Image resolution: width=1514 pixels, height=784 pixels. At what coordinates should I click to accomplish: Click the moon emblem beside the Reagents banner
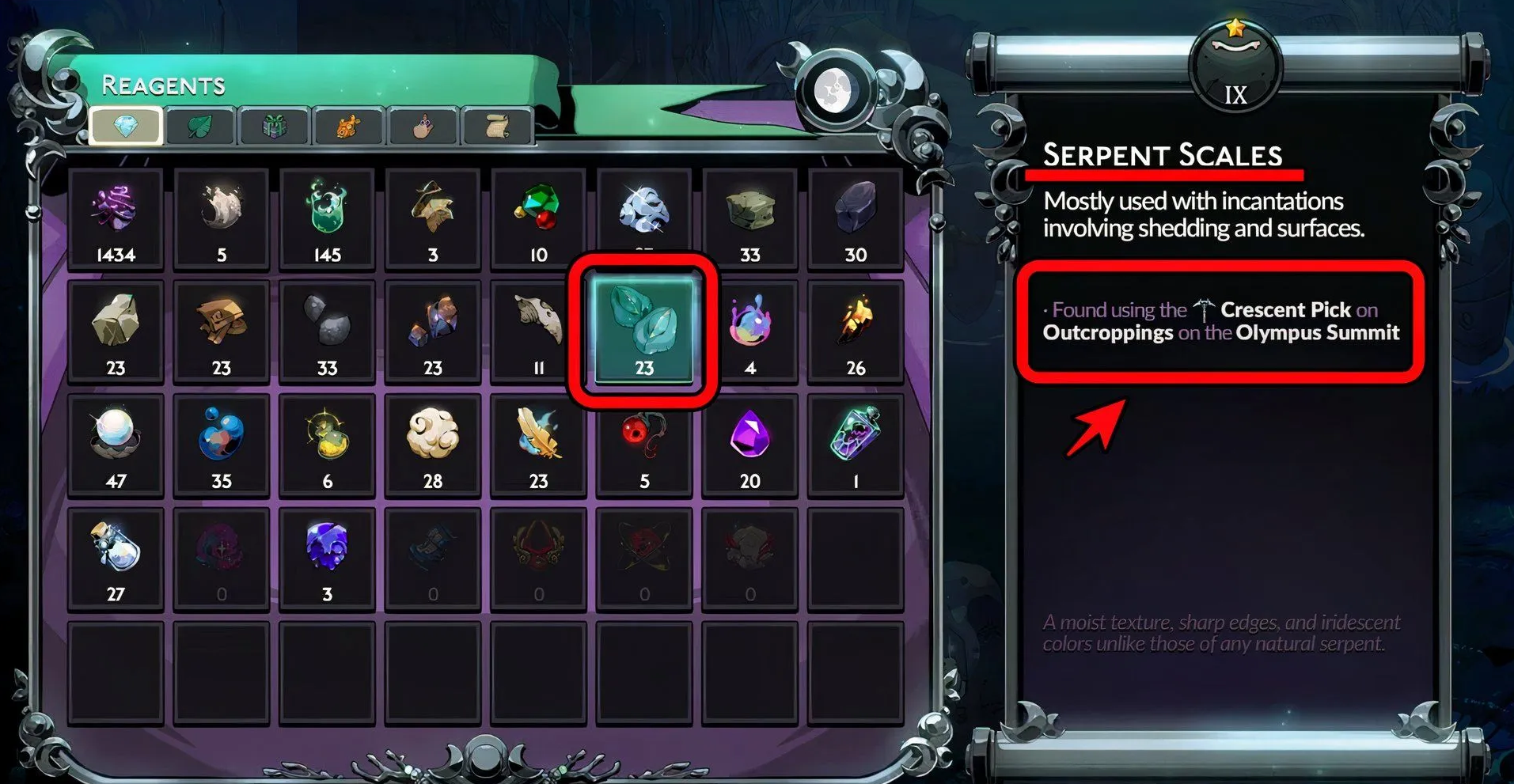click(x=832, y=89)
